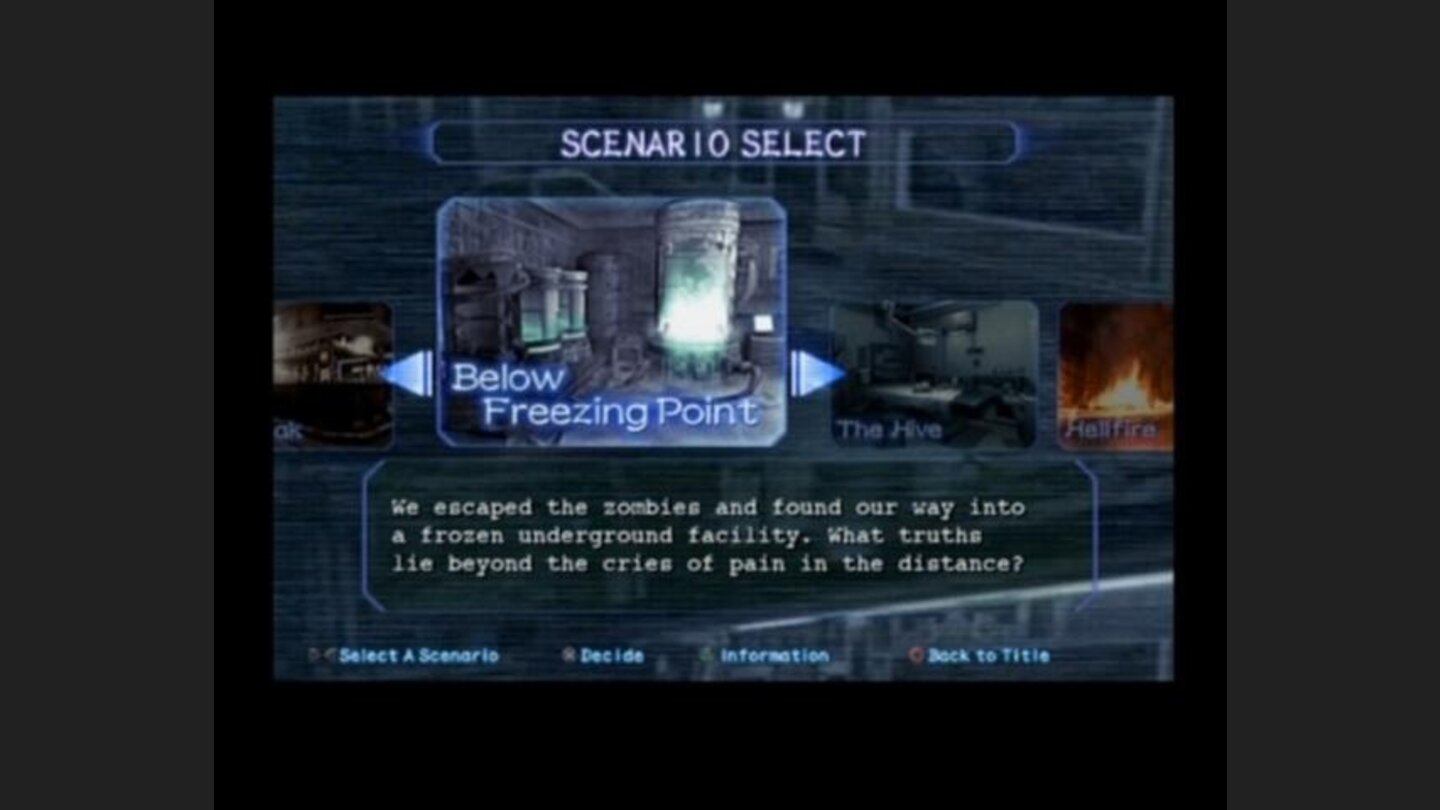Click the Below Freezing Point title text
This screenshot has height=810, width=1440.
coord(607,395)
